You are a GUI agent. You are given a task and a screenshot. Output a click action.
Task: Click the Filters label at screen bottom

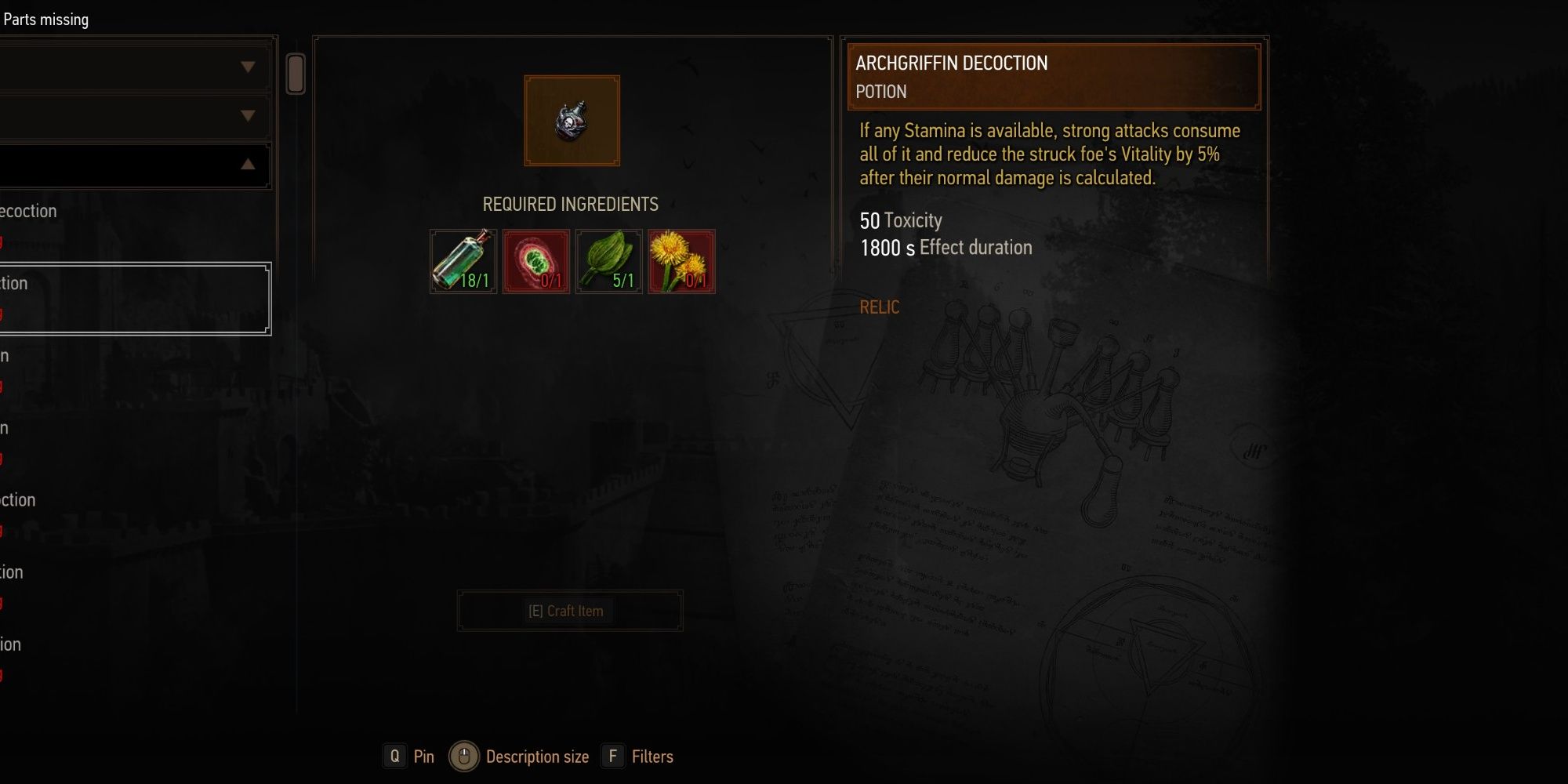click(x=653, y=757)
